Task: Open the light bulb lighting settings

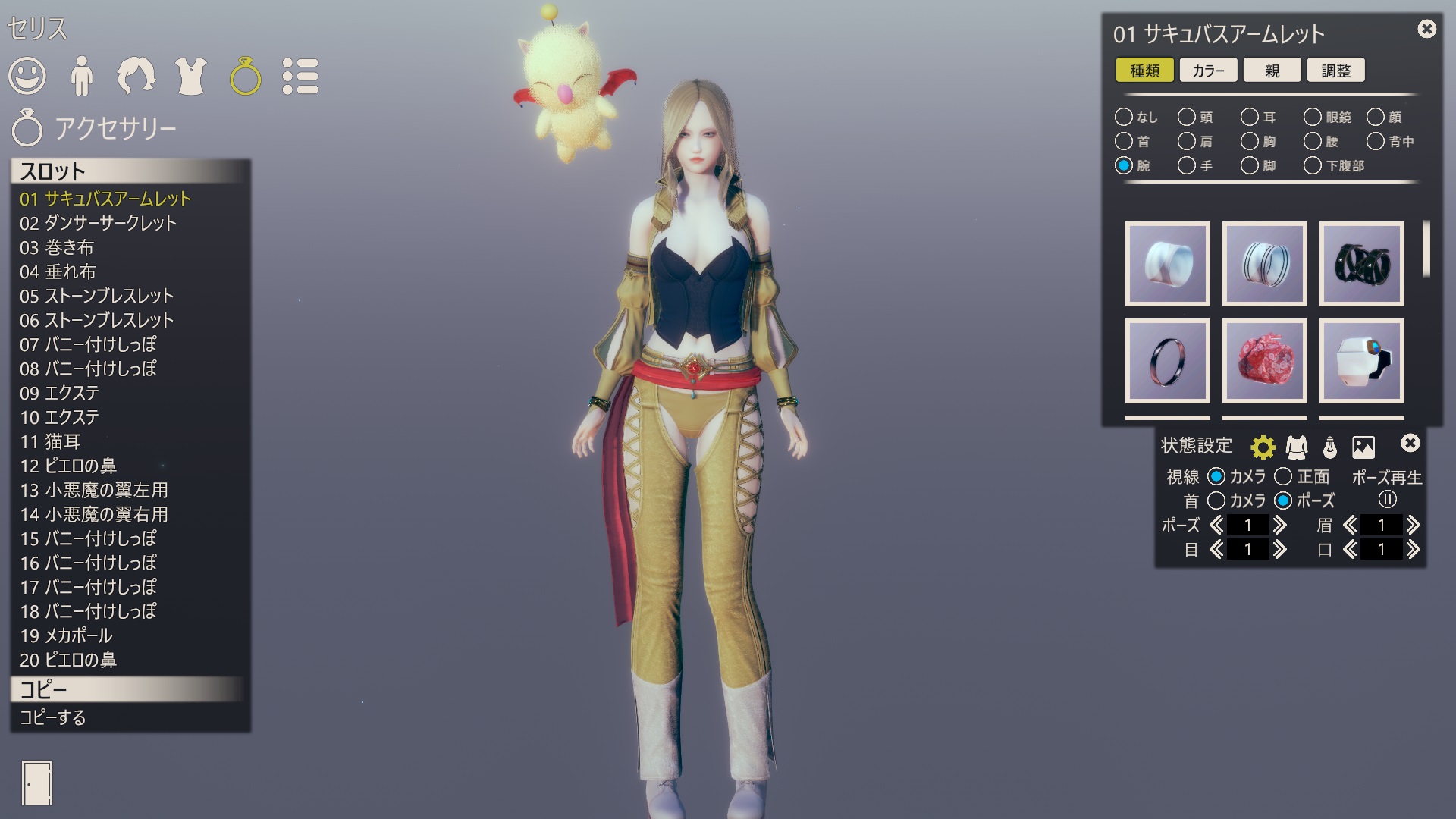Action: pos(1329,447)
